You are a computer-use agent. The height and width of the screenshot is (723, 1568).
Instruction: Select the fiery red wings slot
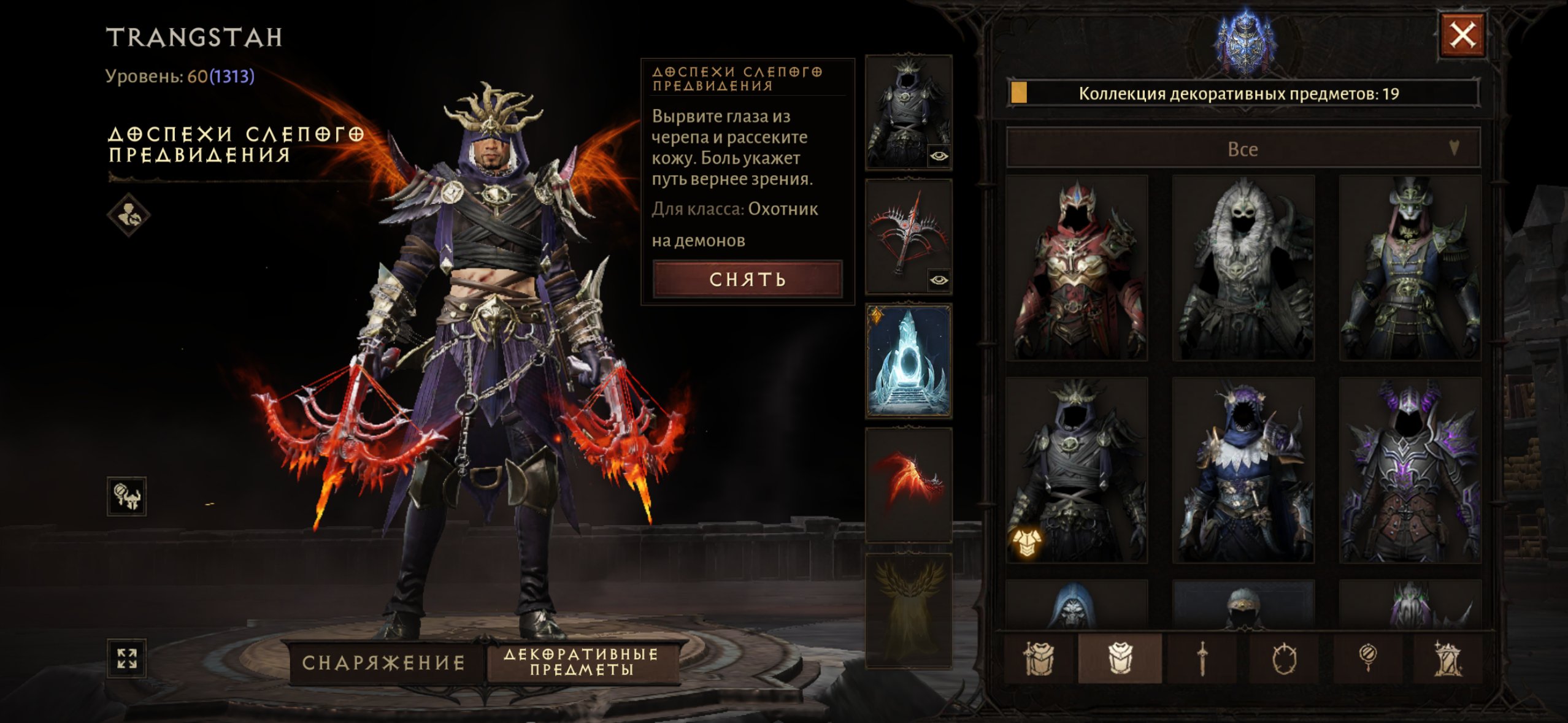(x=909, y=485)
